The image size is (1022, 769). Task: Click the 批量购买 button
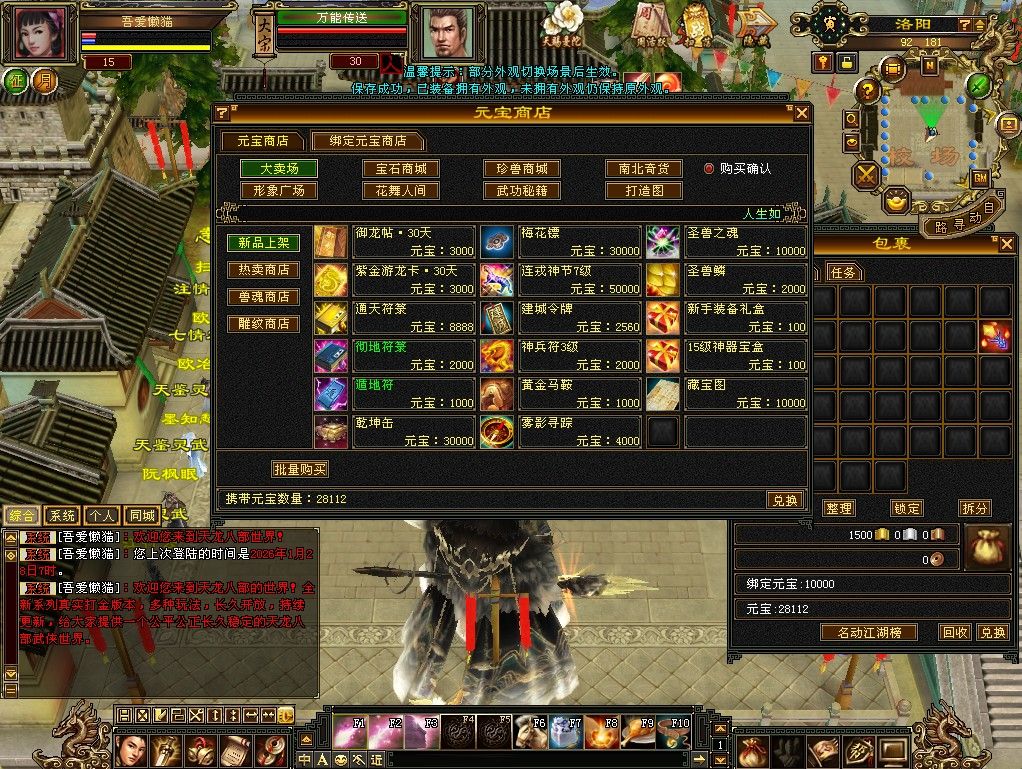tap(300, 469)
